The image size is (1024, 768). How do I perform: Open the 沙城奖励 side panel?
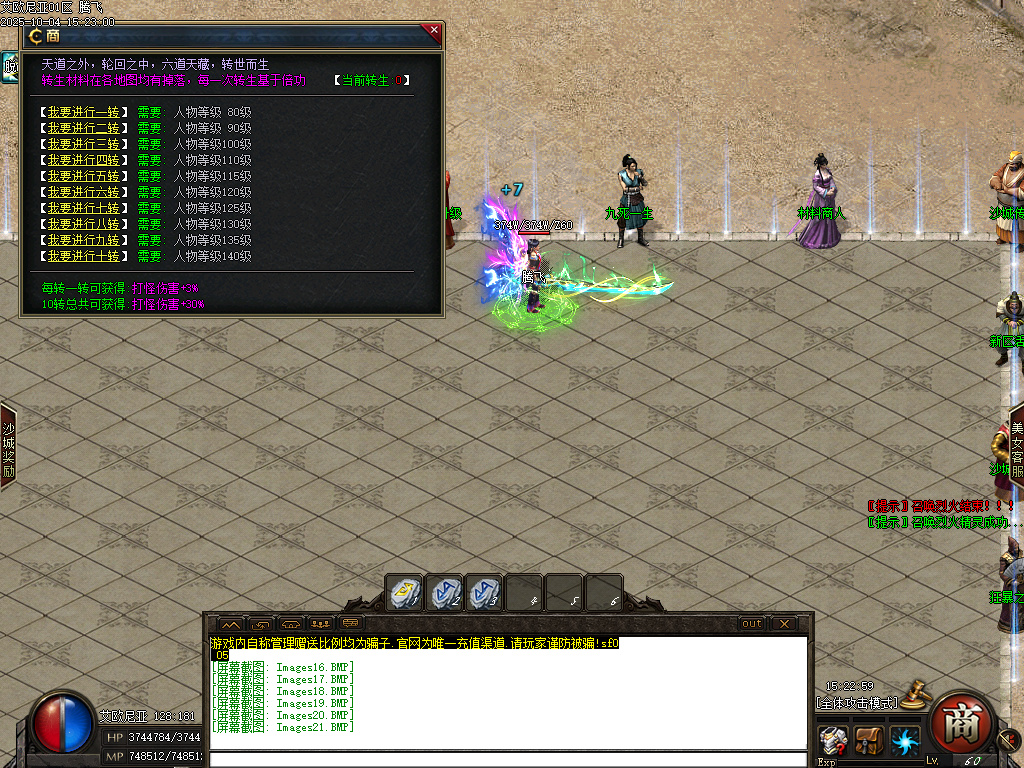tap(8, 447)
